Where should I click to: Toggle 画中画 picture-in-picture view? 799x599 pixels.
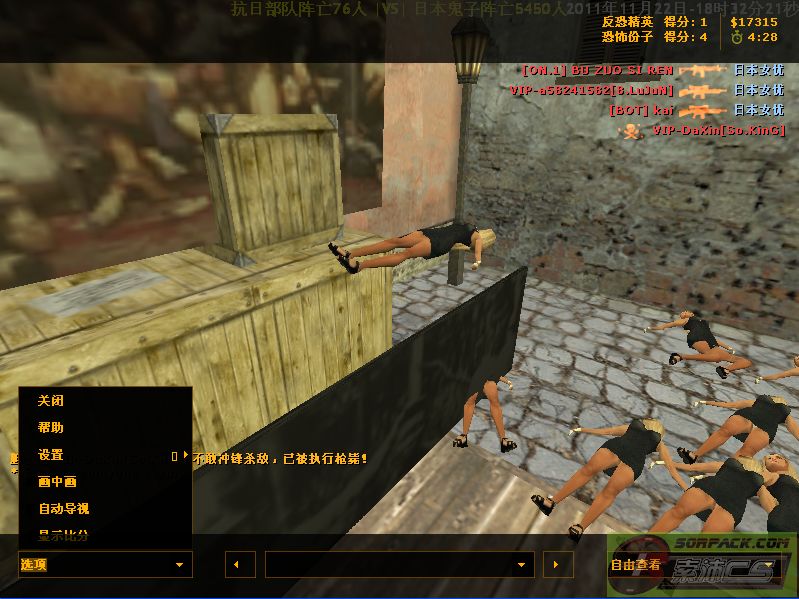click(57, 482)
